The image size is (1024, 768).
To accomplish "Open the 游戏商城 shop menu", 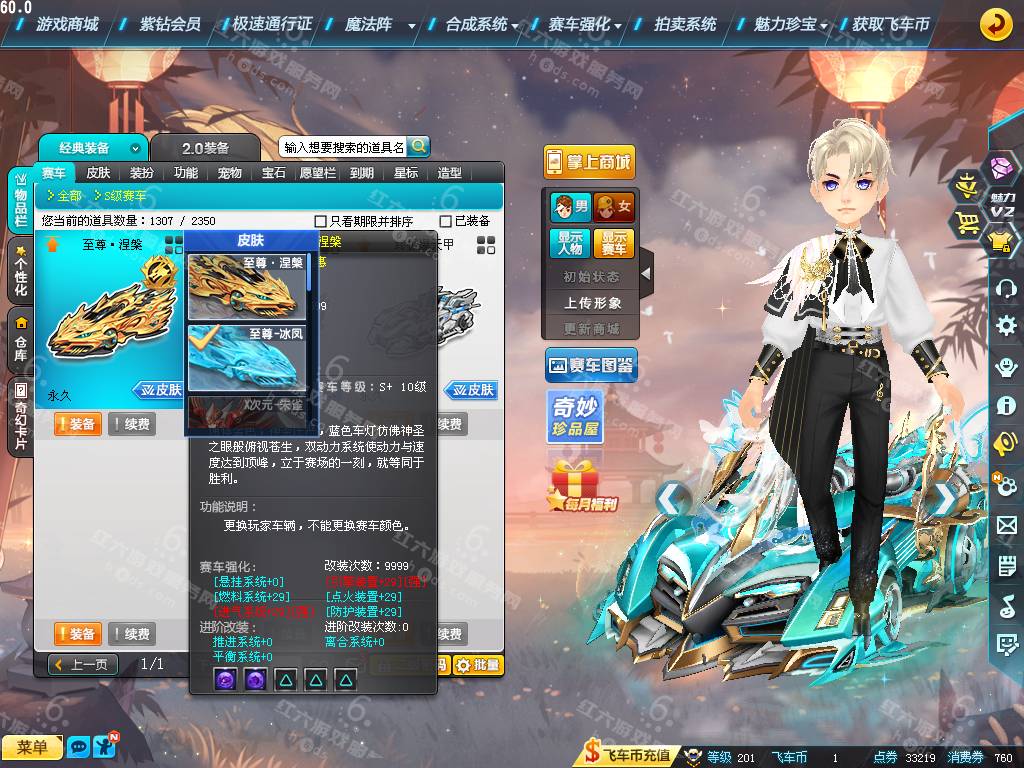I will point(73,24).
